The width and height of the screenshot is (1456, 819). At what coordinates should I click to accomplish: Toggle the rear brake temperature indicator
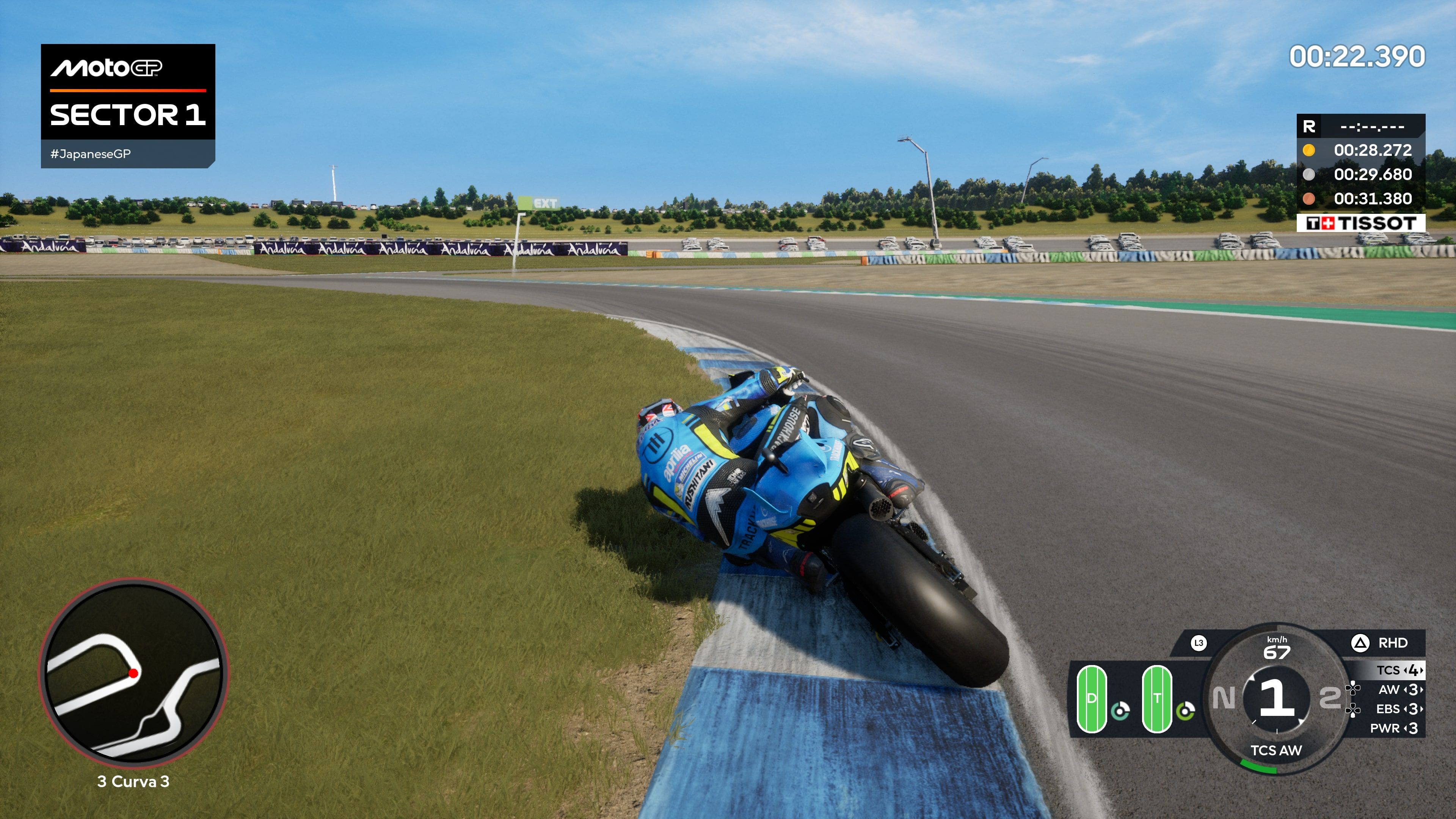pyautogui.click(x=1186, y=712)
